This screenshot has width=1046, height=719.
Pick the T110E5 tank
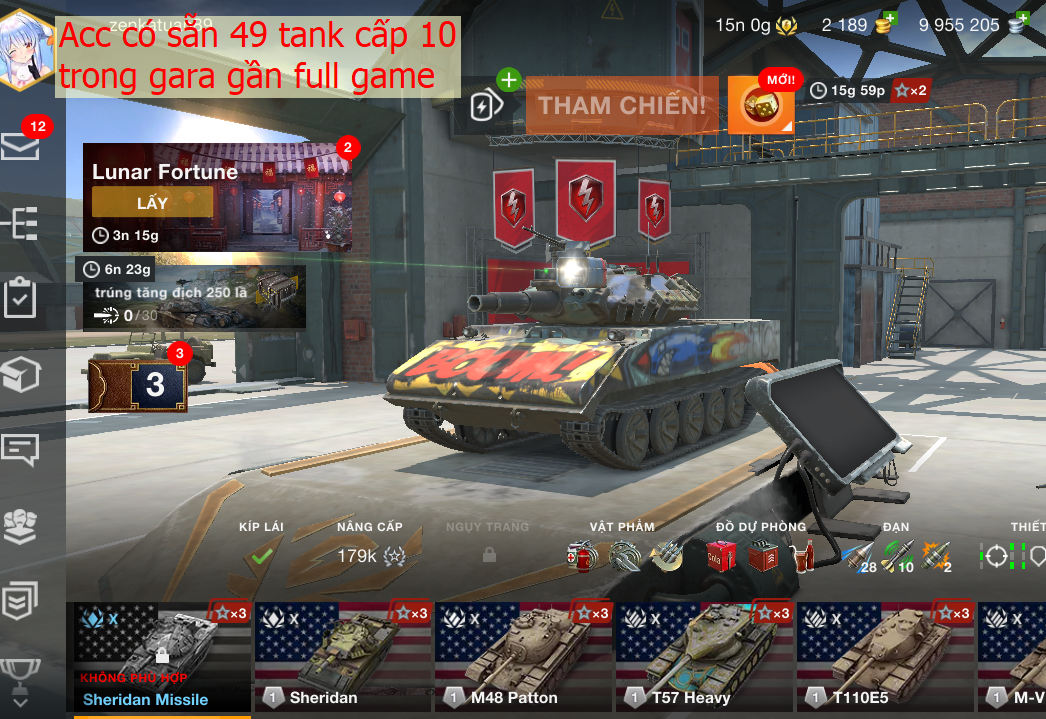point(885,655)
